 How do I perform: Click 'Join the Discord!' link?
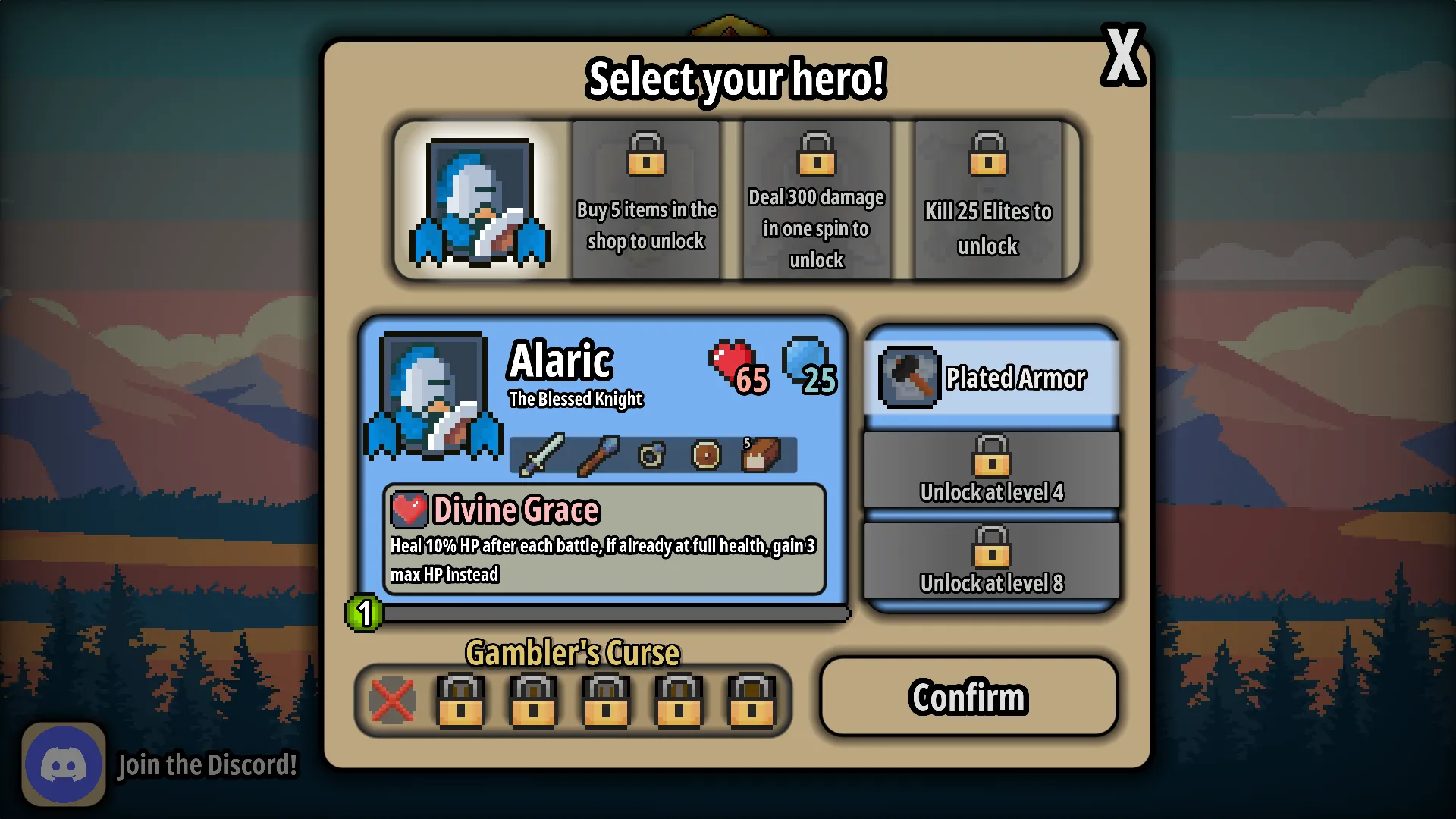coord(206,764)
